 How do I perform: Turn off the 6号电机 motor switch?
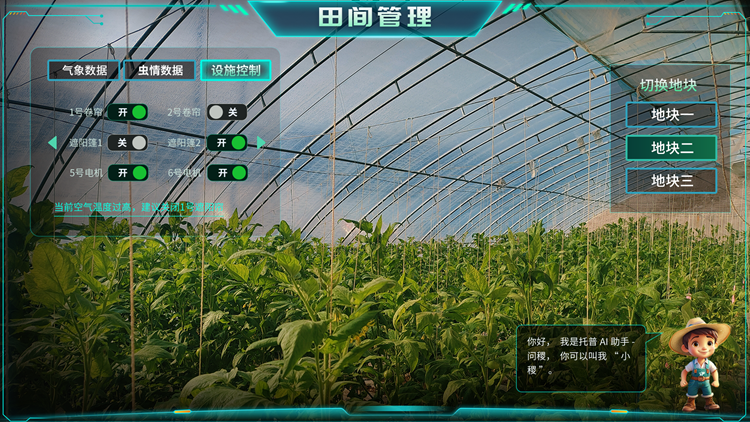click(x=227, y=173)
